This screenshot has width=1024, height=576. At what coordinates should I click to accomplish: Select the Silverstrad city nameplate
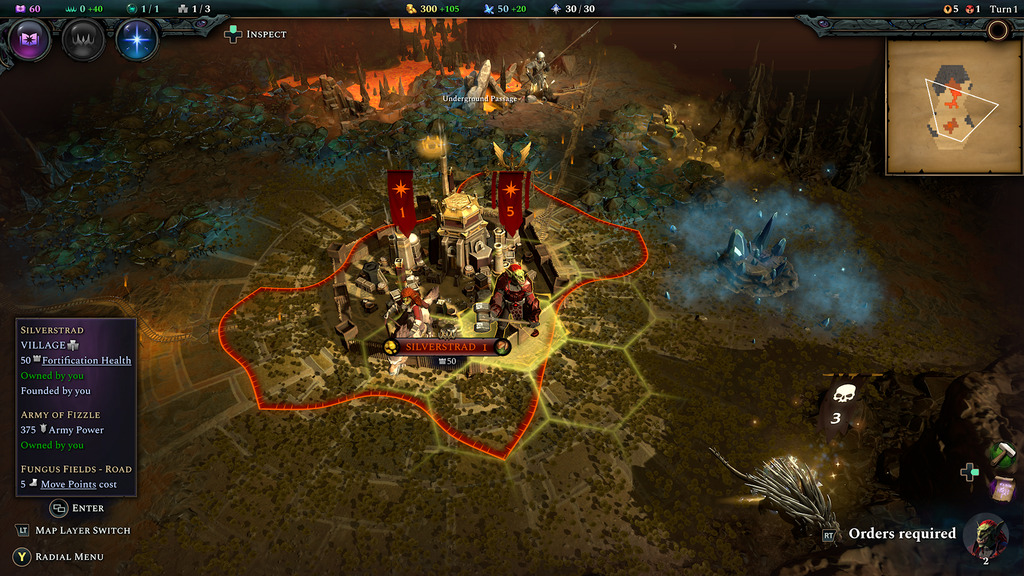446,347
